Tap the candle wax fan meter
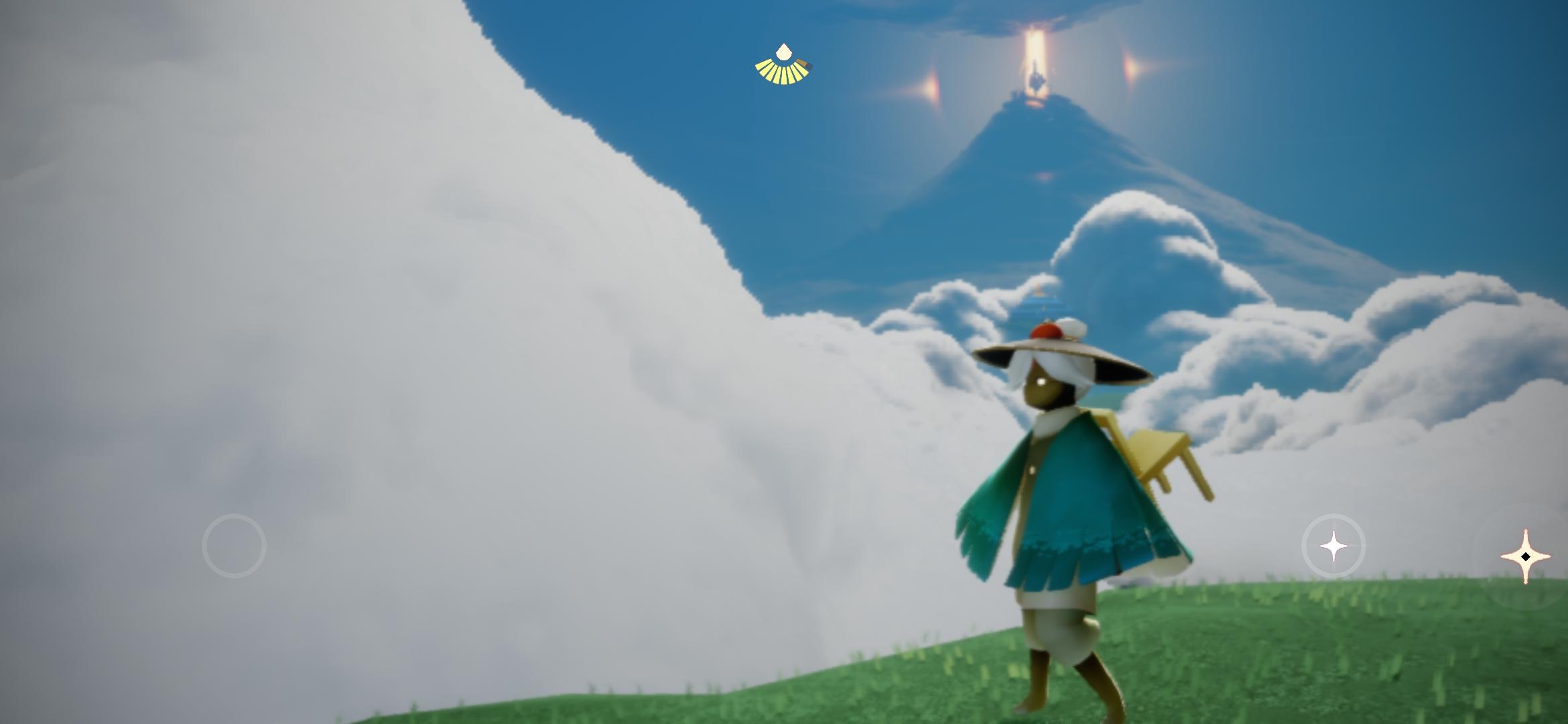The width and height of the screenshot is (1568, 724). (783, 67)
